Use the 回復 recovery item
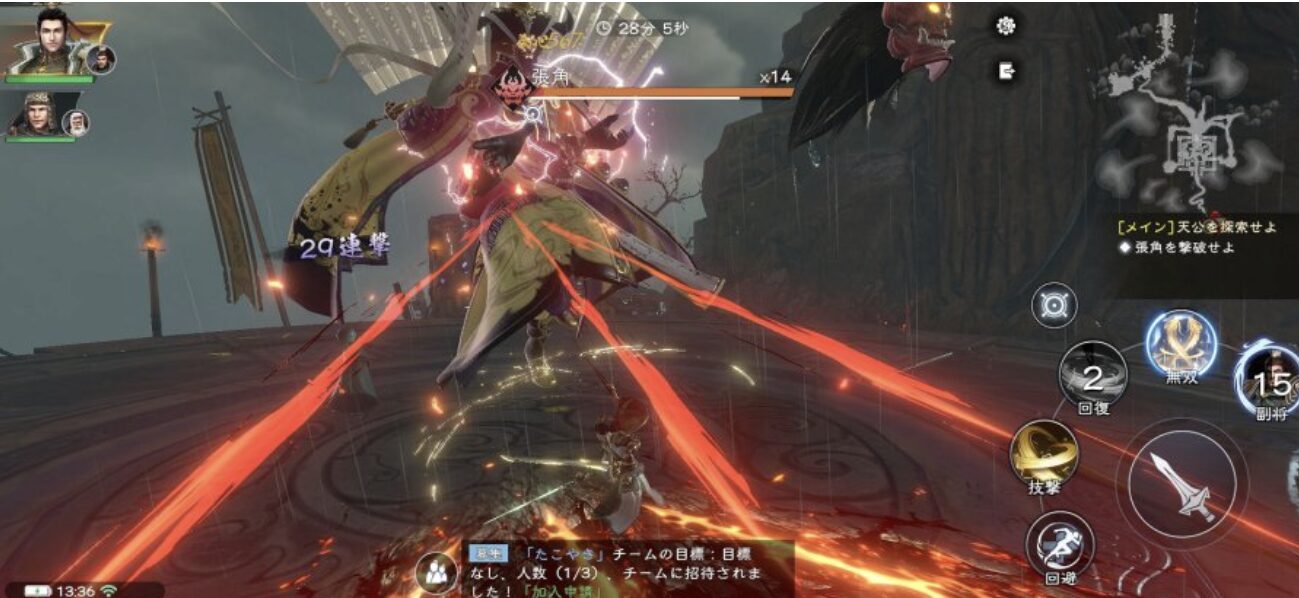Viewport: 1299px width, 598px height. point(1093,376)
